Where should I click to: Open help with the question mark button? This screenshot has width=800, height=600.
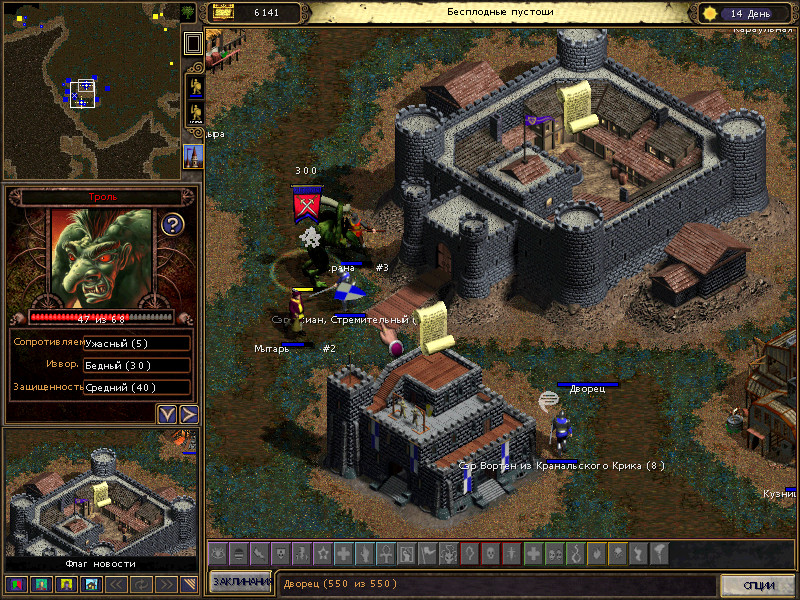(172, 224)
